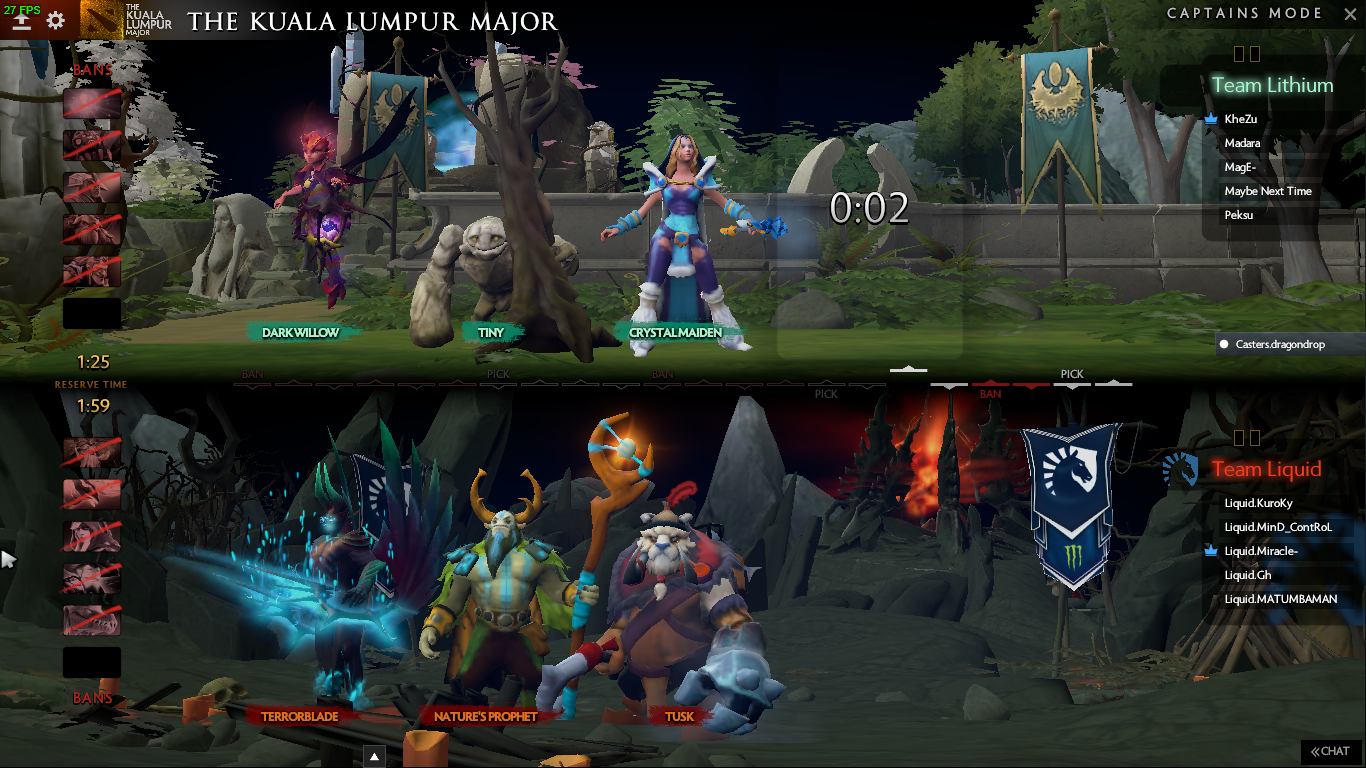1366x768 pixels.
Task: Choose MagE- in the player list
Action: [x=1239, y=167]
